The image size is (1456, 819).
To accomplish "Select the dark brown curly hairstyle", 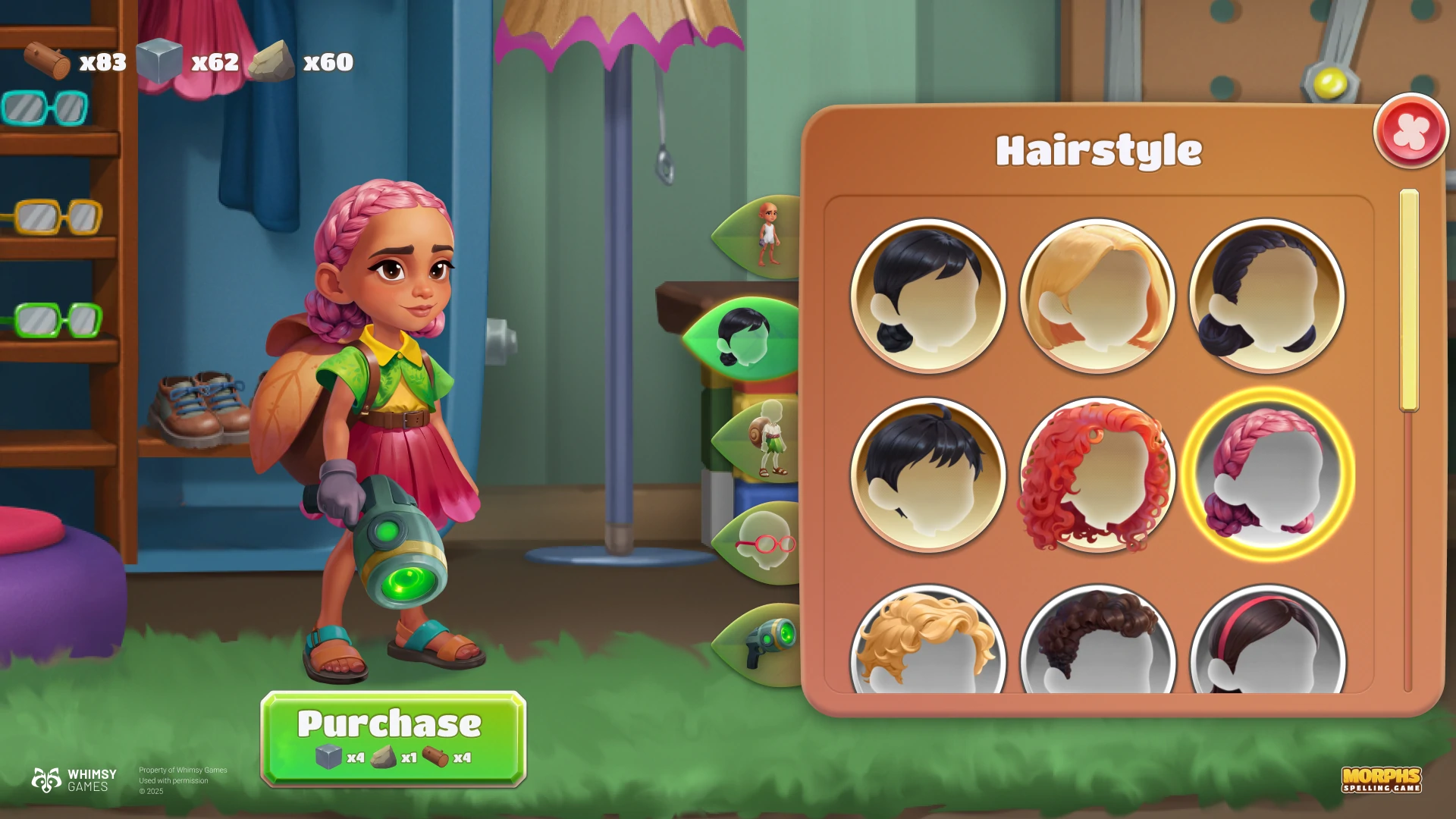I will pyautogui.click(x=1097, y=645).
